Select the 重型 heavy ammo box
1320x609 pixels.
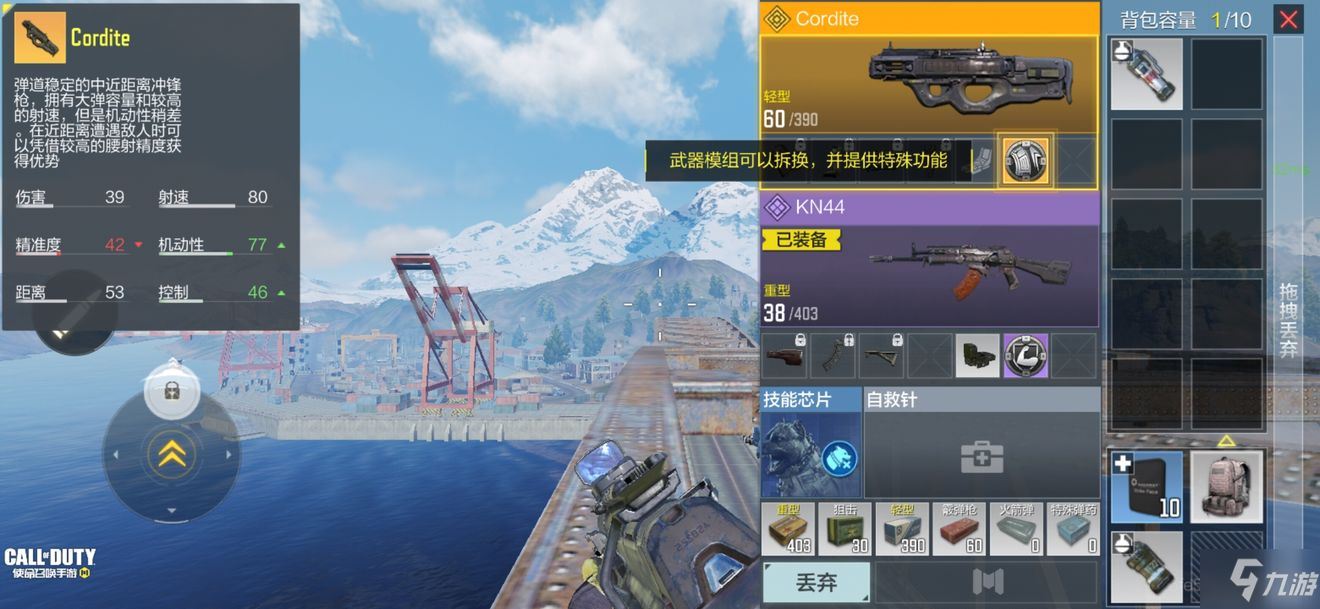point(788,529)
